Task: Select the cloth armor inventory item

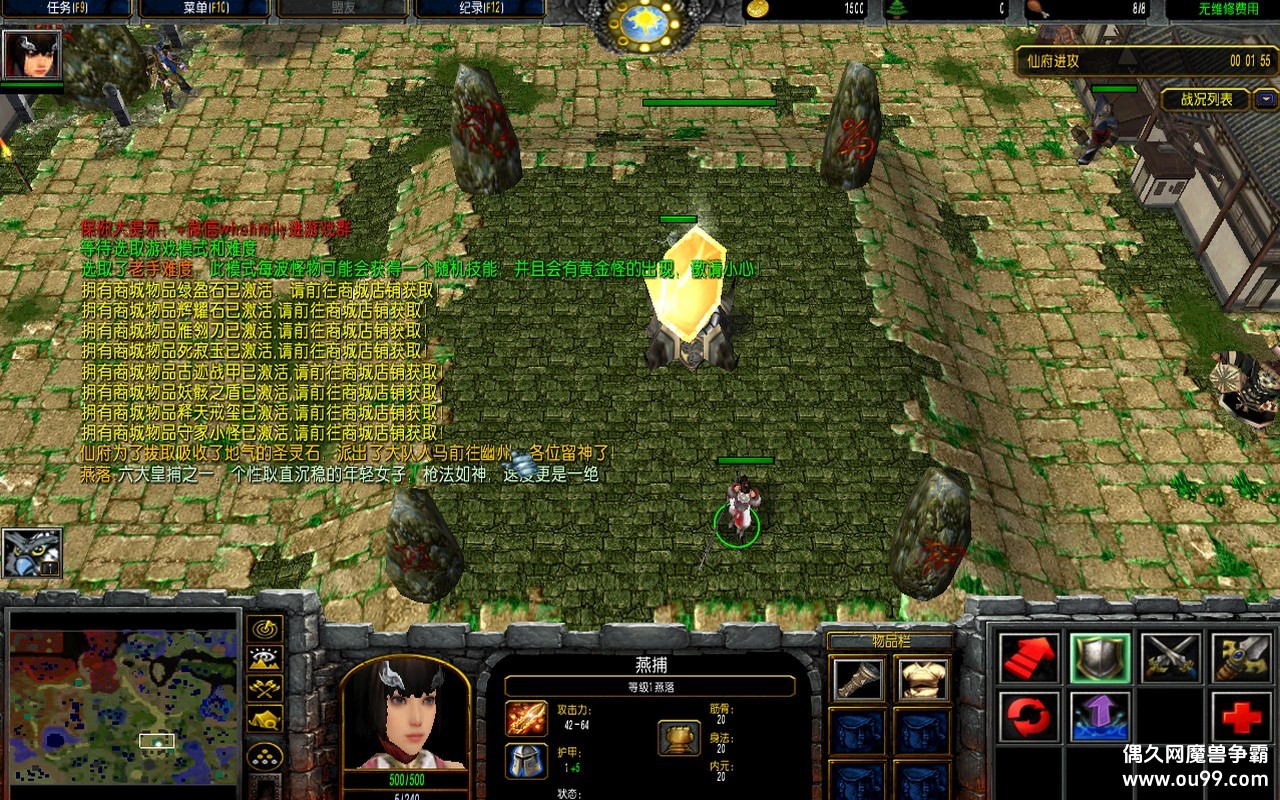Action: (923, 679)
